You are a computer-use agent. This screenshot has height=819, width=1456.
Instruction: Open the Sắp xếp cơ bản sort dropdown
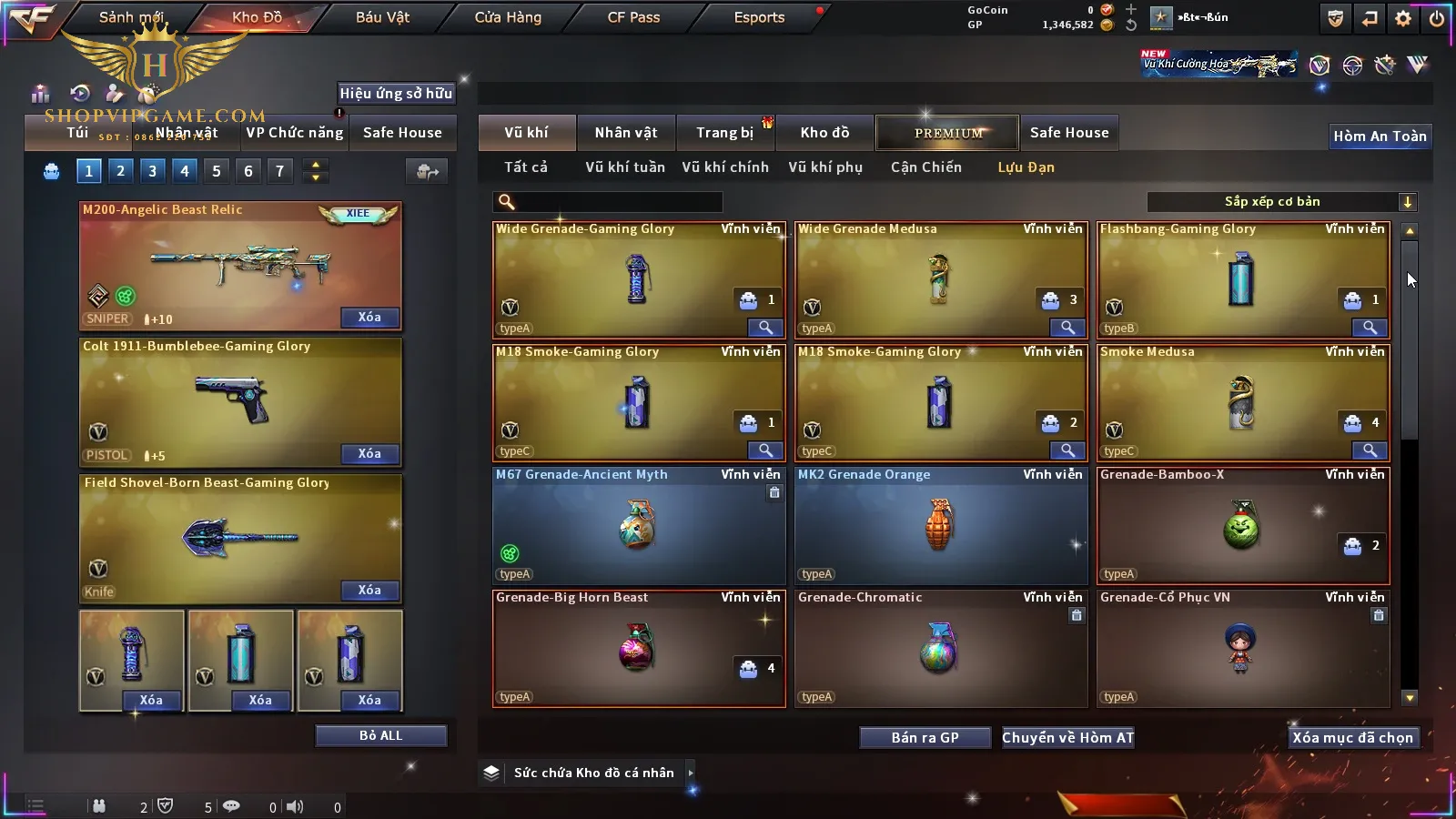(x=1281, y=202)
